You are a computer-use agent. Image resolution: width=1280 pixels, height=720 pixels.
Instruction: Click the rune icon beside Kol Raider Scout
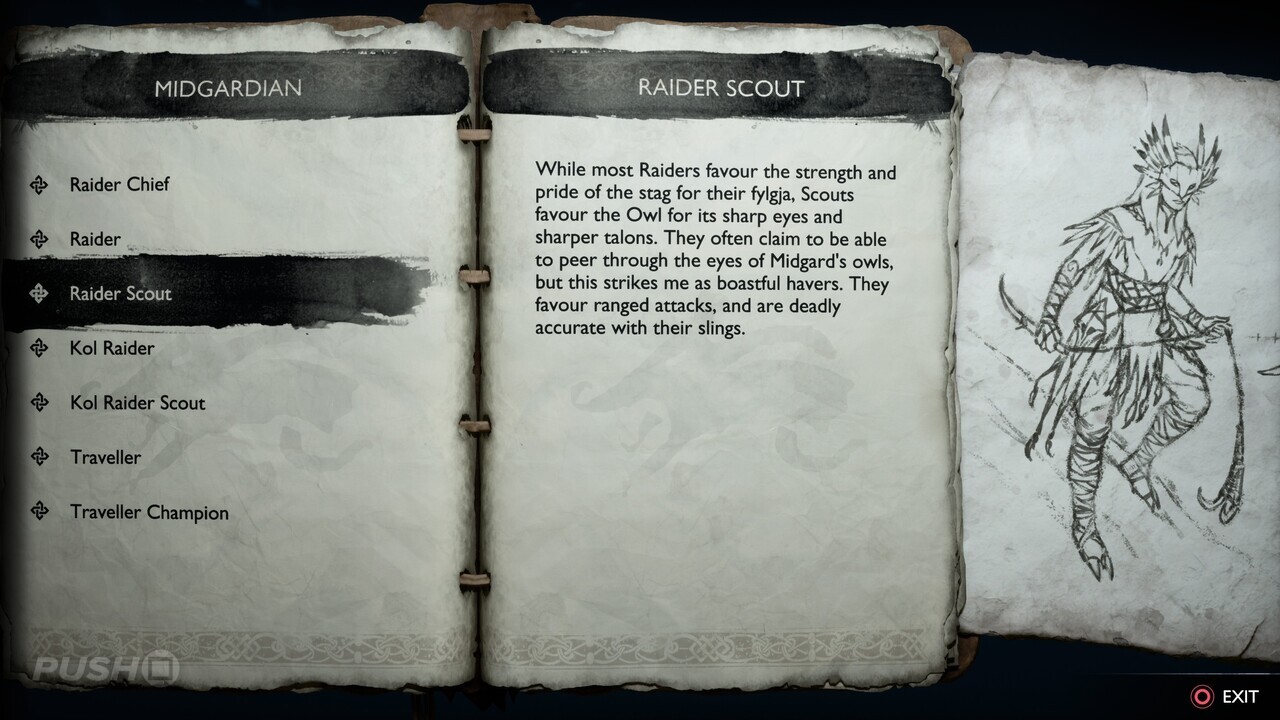pos(39,403)
